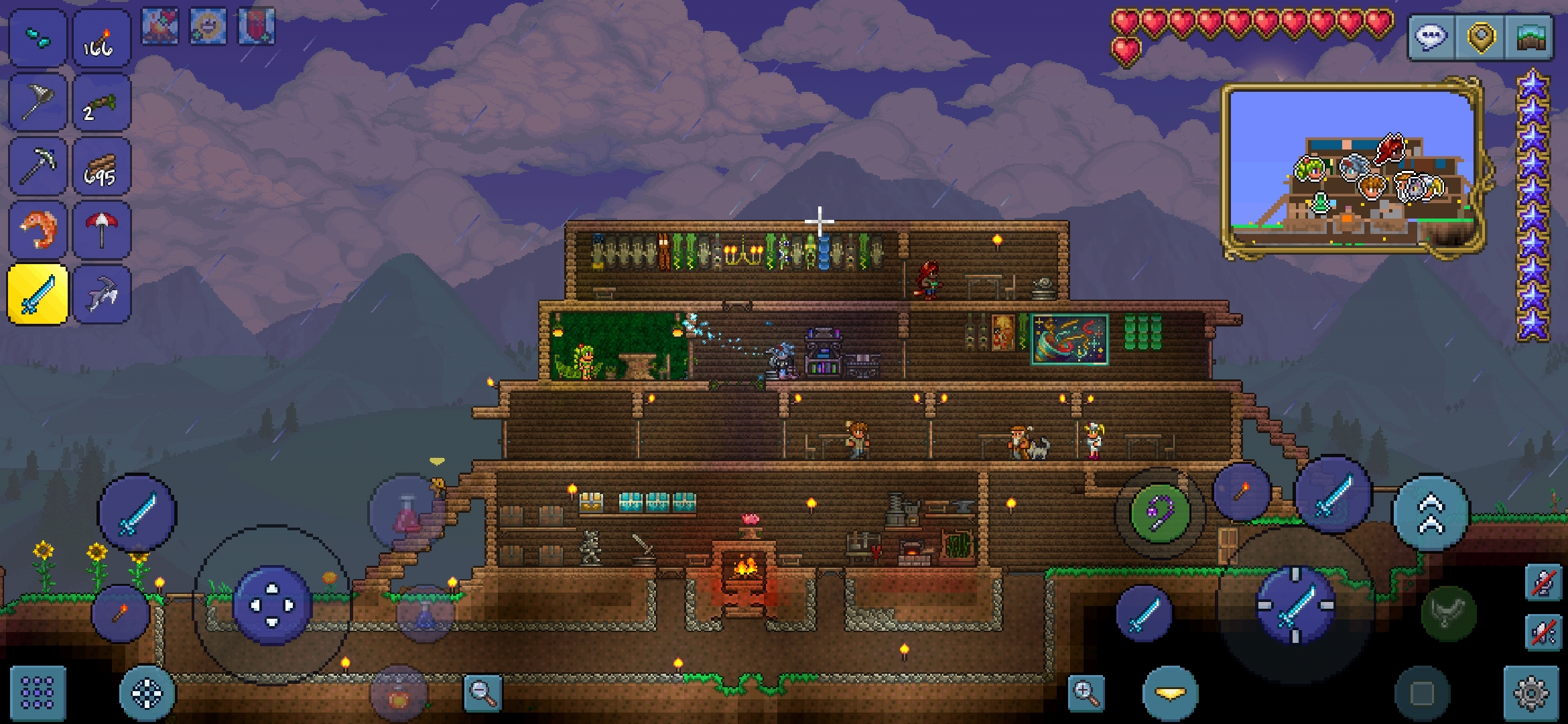Select the pickaxe hotbar slot

coord(38,167)
